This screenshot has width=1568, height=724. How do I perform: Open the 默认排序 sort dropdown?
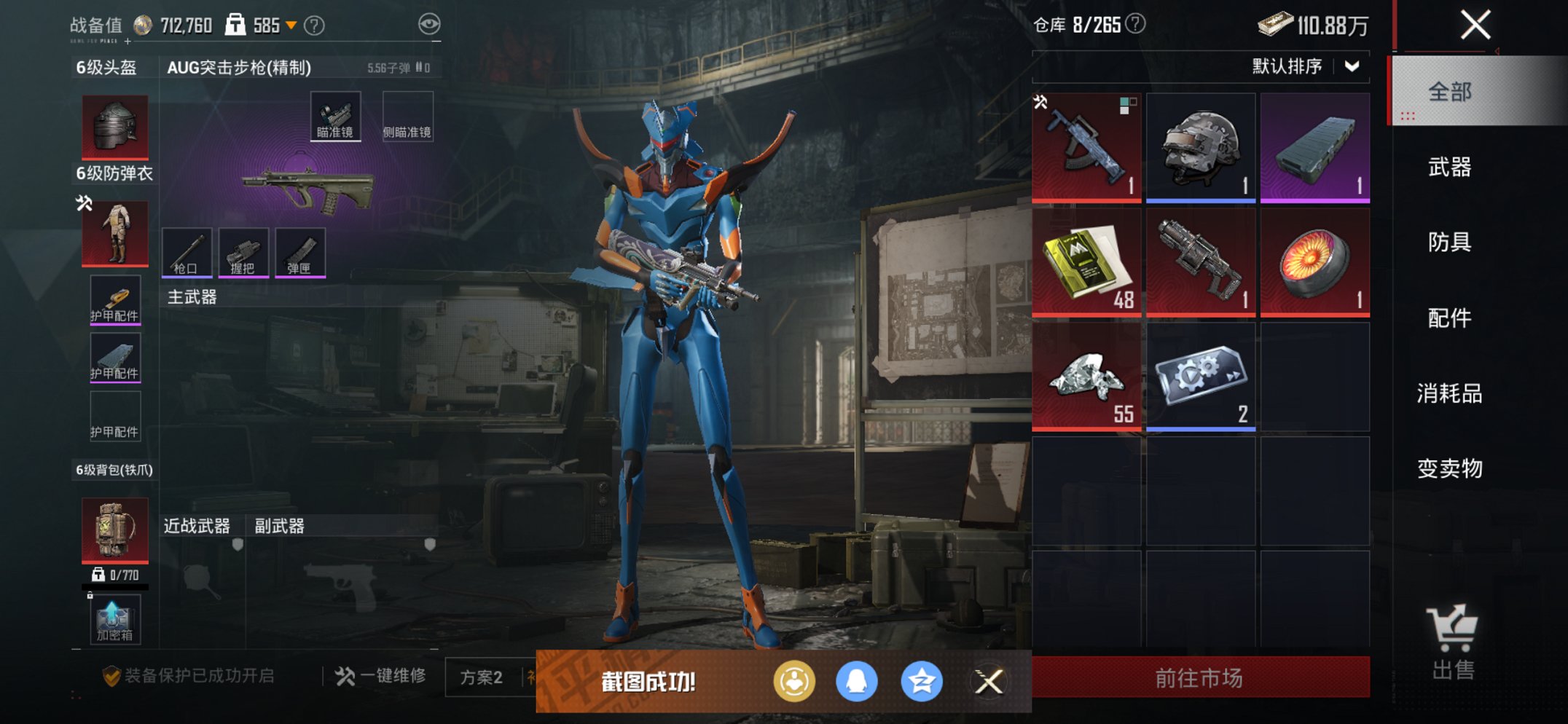click(x=1304, y=67)
